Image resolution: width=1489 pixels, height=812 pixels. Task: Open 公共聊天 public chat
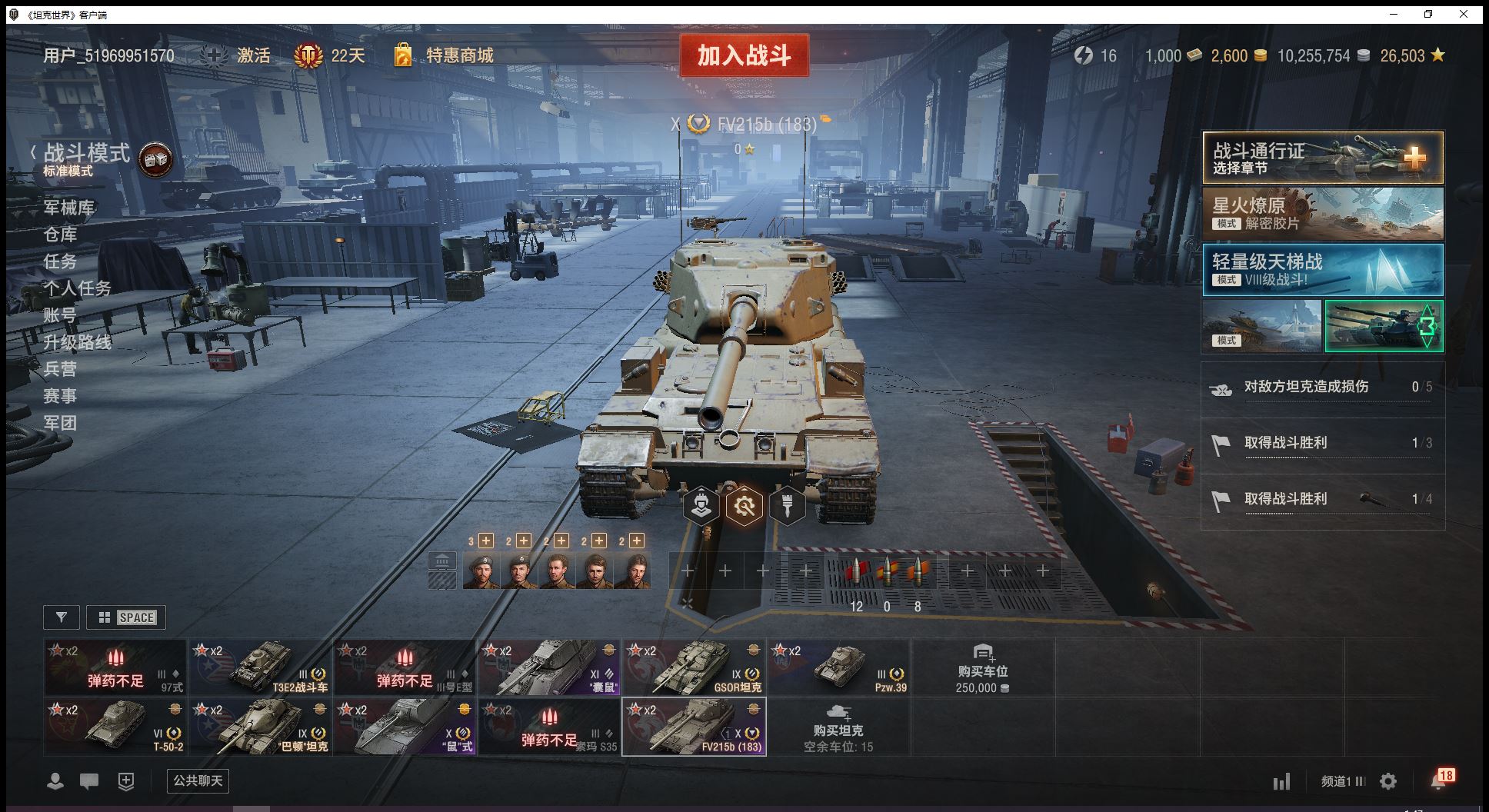point(198,781)
